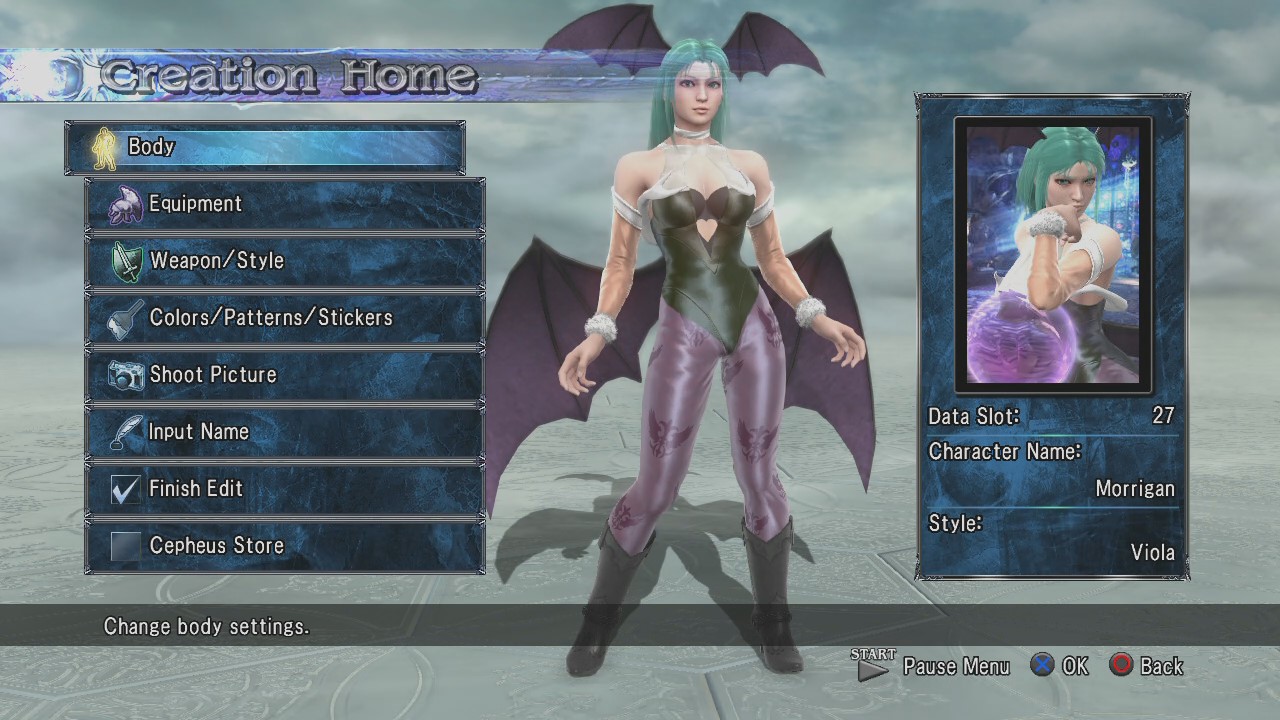This screenshot has width=1280, height=720.
Task: Select Shoot Picture option
Action: click(x=285, y=375)
